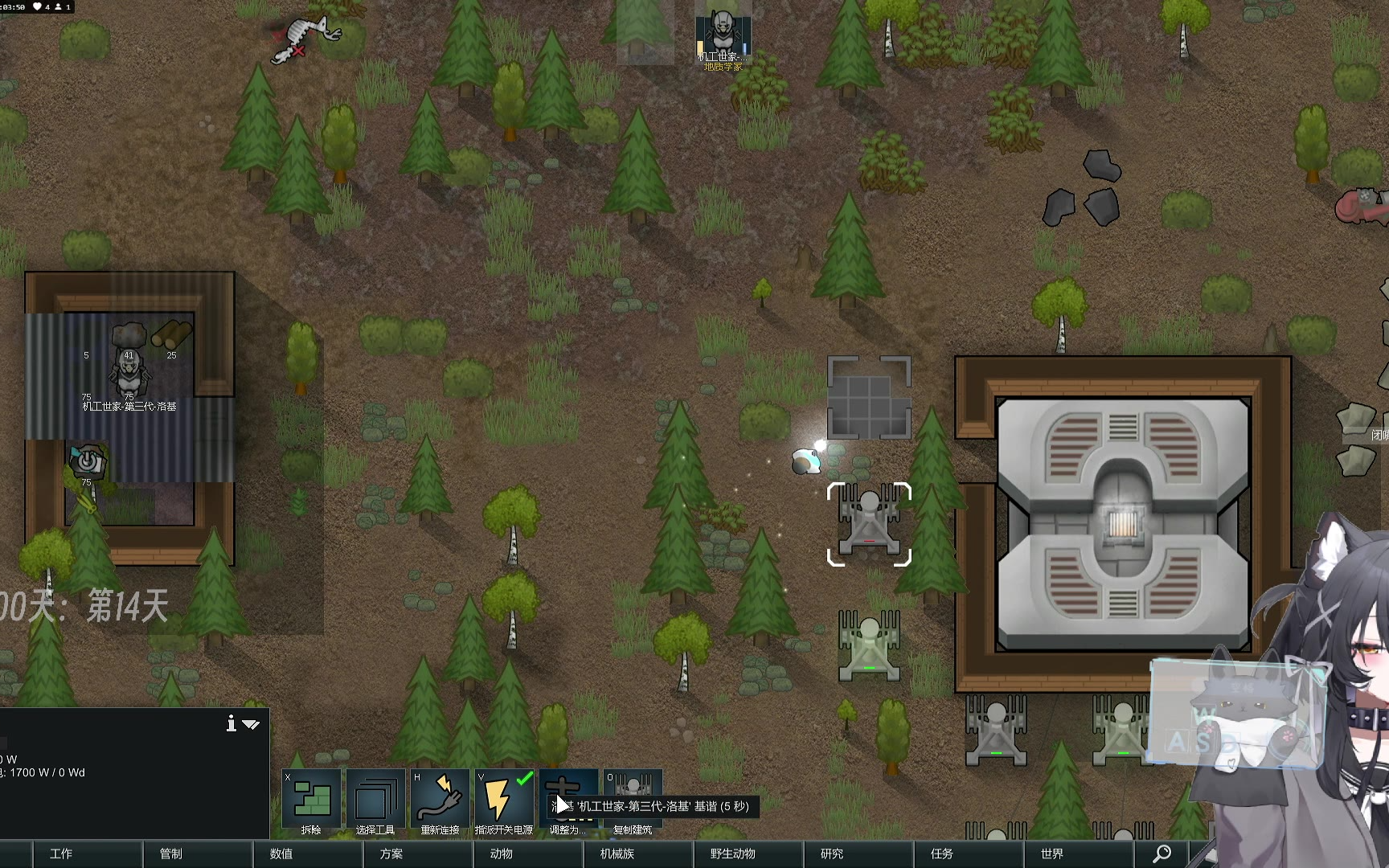Open the 管制 (Restrict) tab
Image resolution: width=1389 pixels, height=868 pixels.
tap(171, 854)
